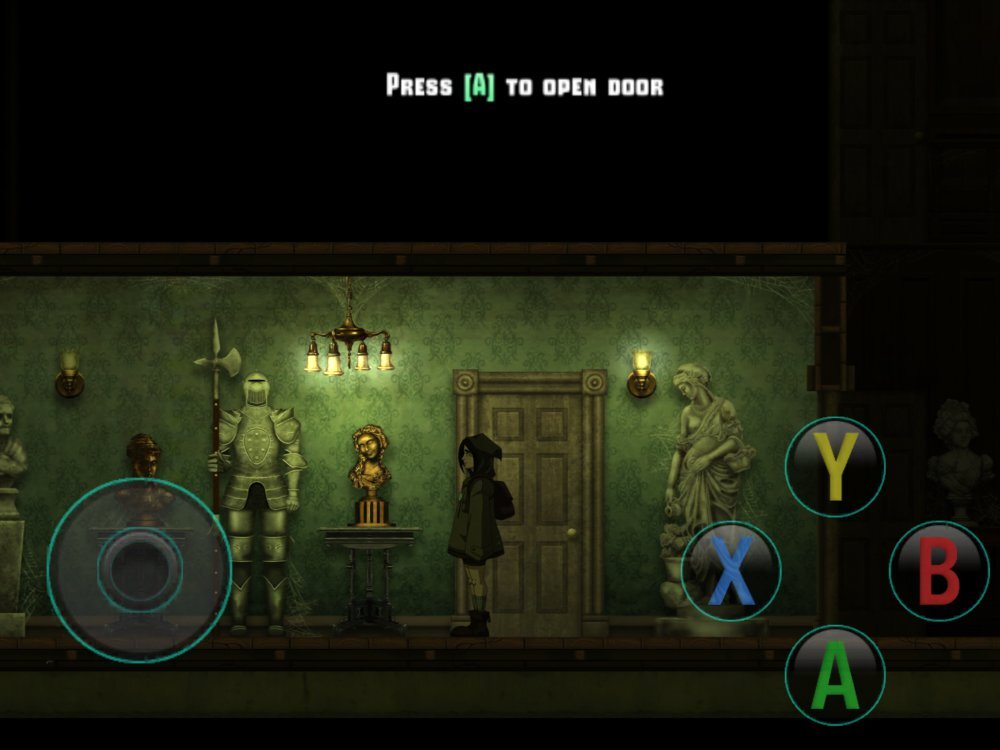Image resolution: width=1000 pixels, height=750 pixels.
Task: Tap the green A touch button
Action: tap(834, 675)
